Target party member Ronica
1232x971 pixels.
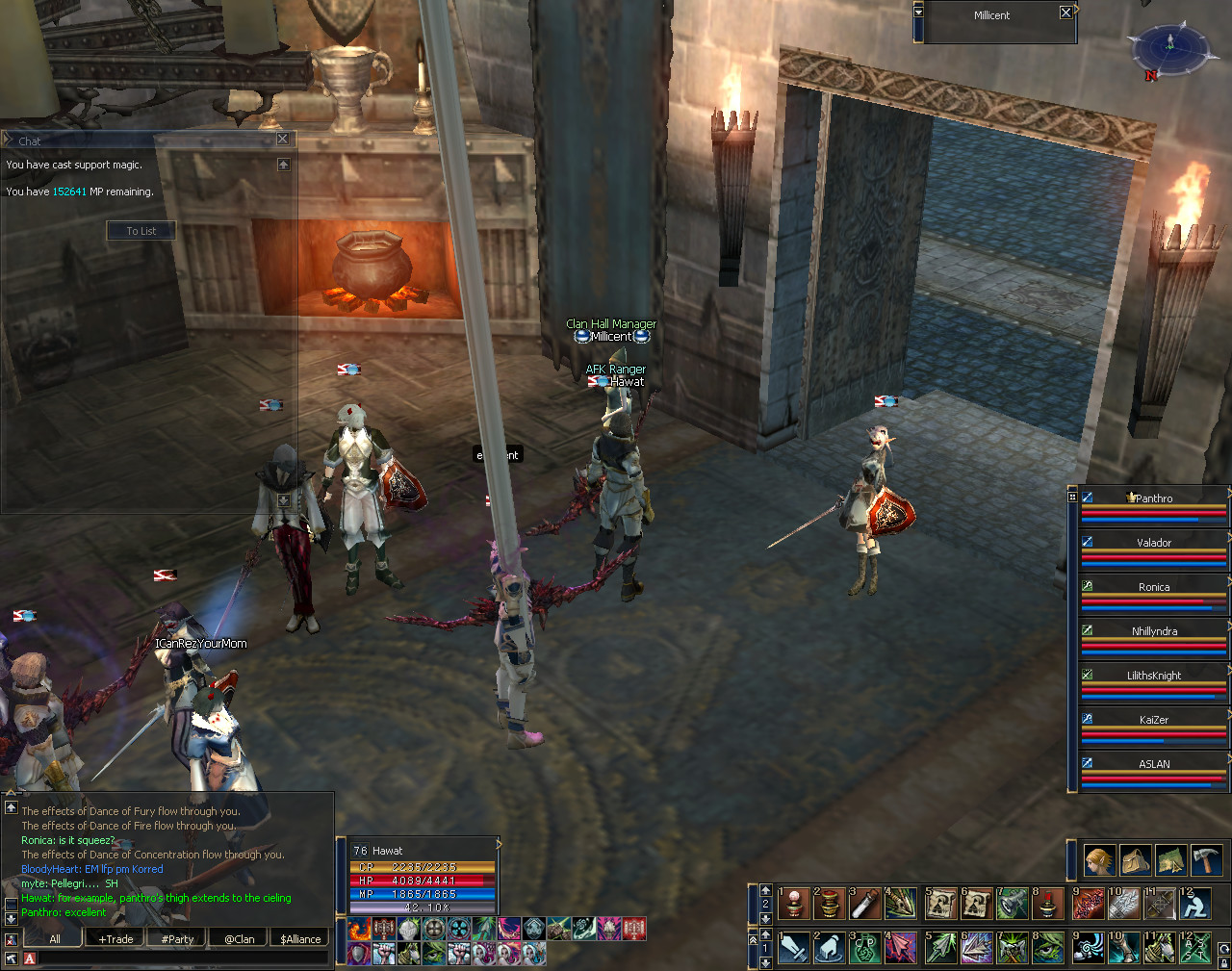pyautogui.click(x=1154, y=587)
